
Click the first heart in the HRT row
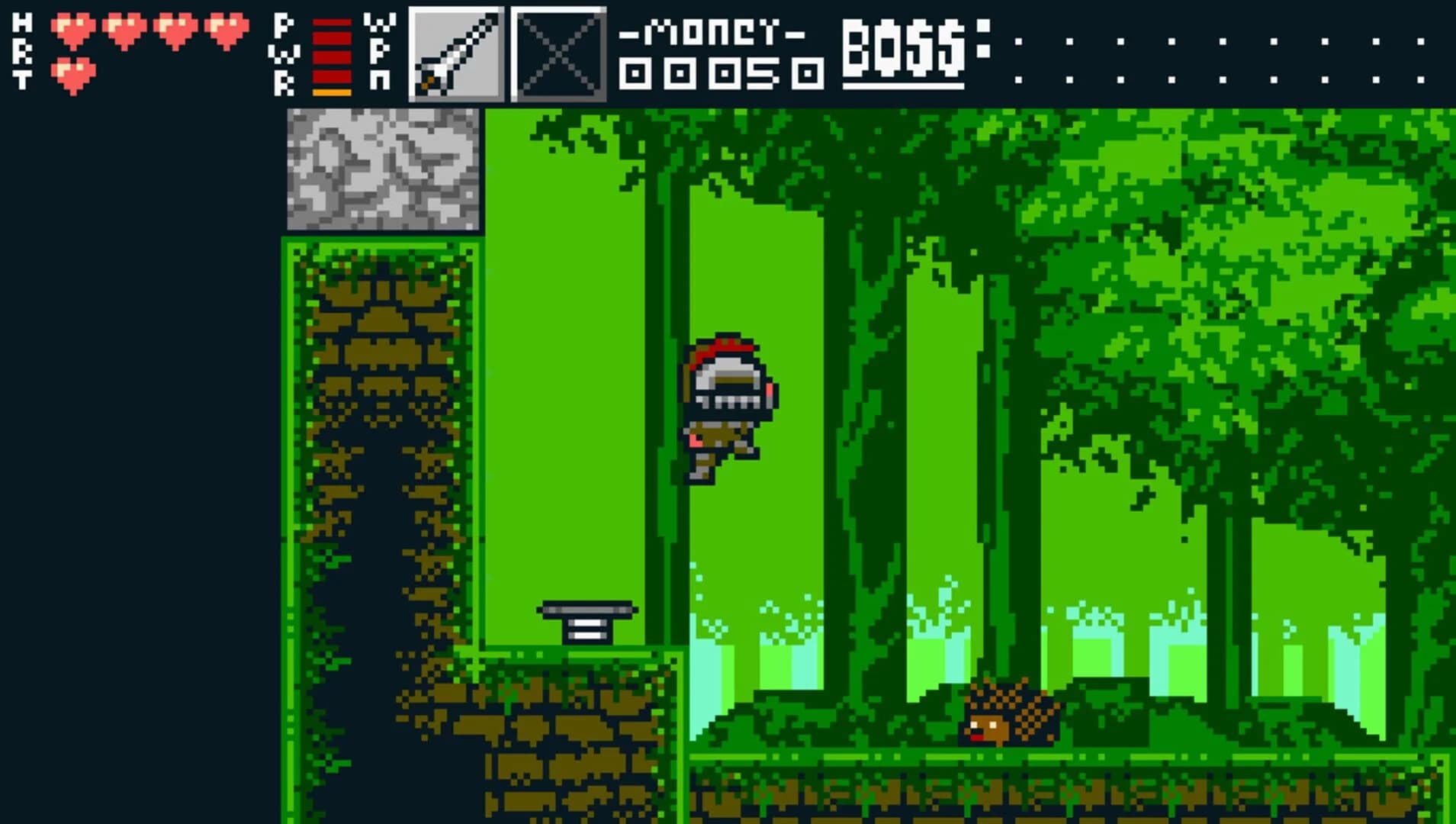point(72,31)
